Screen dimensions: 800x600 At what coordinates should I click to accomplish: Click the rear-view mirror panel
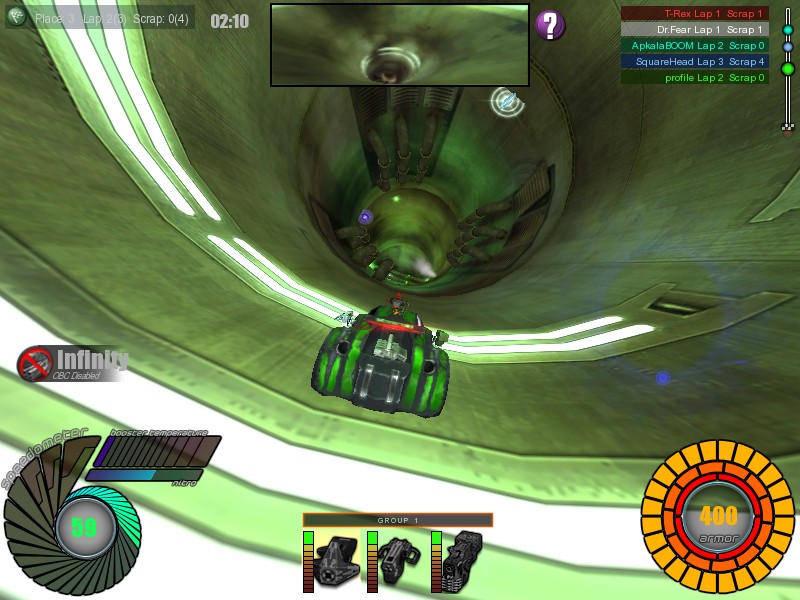[x=399, y=45]
